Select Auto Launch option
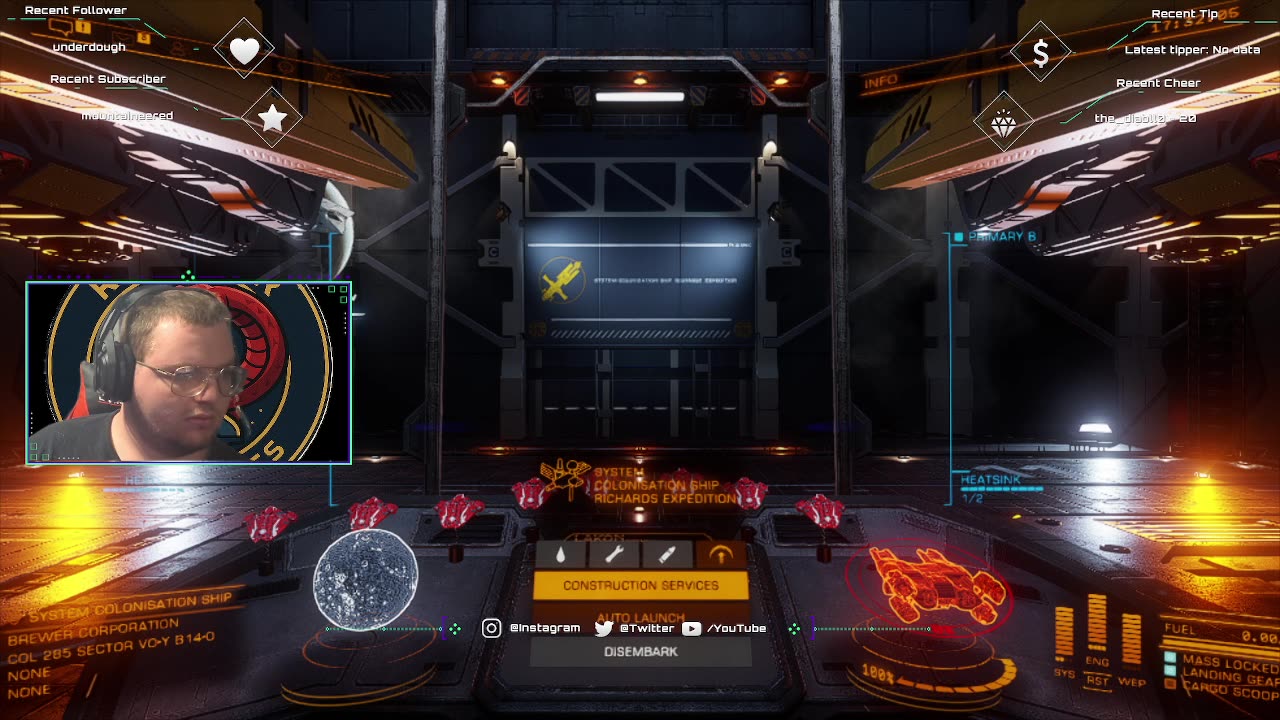 tap(640, 616)
